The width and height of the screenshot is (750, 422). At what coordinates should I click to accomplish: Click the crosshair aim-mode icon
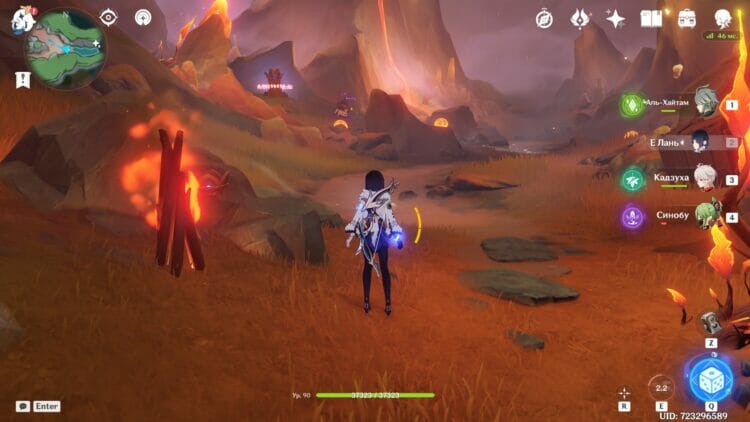(624, 393)
